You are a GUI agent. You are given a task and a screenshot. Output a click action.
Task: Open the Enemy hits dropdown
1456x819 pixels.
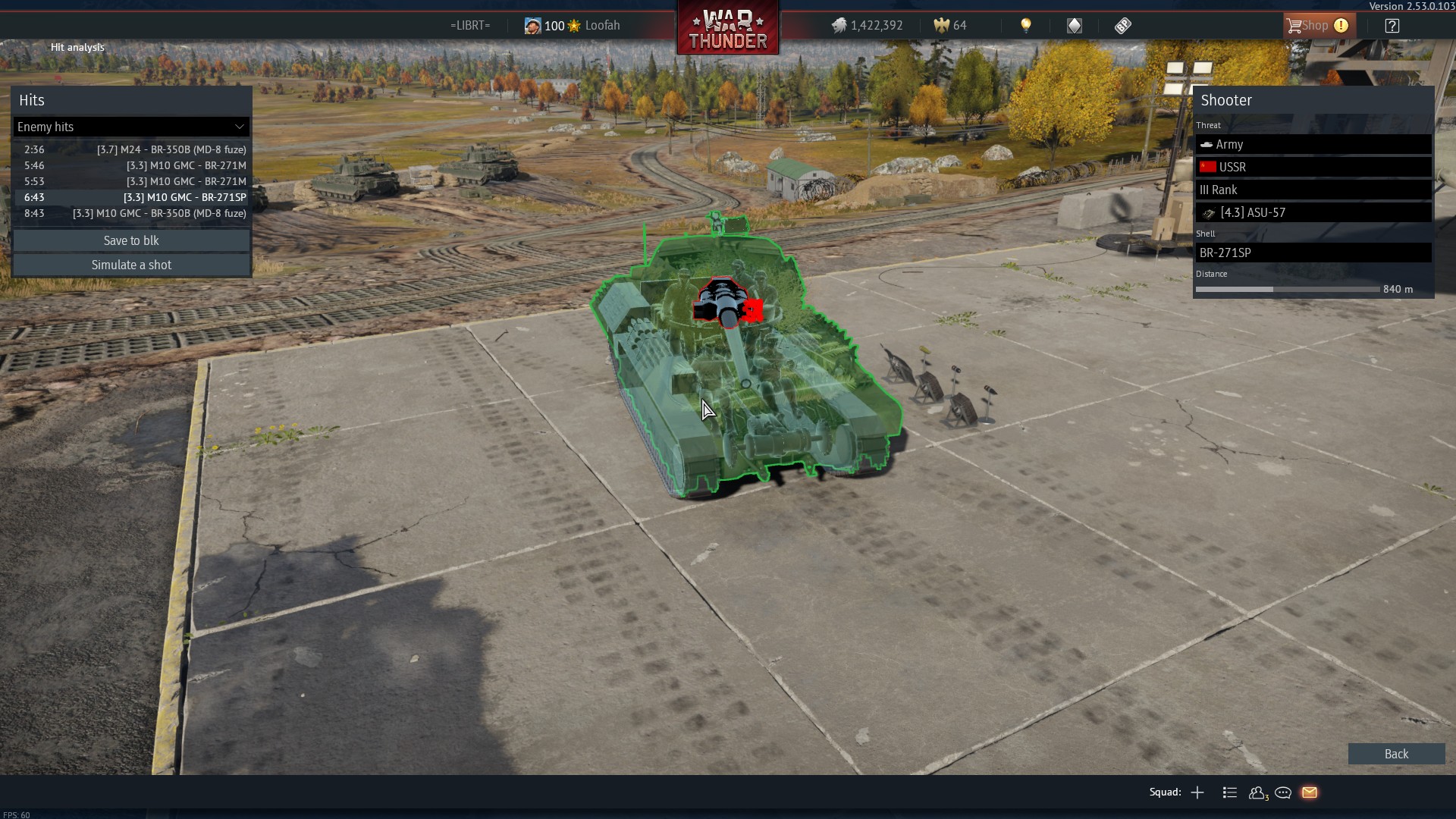[131, 127]
